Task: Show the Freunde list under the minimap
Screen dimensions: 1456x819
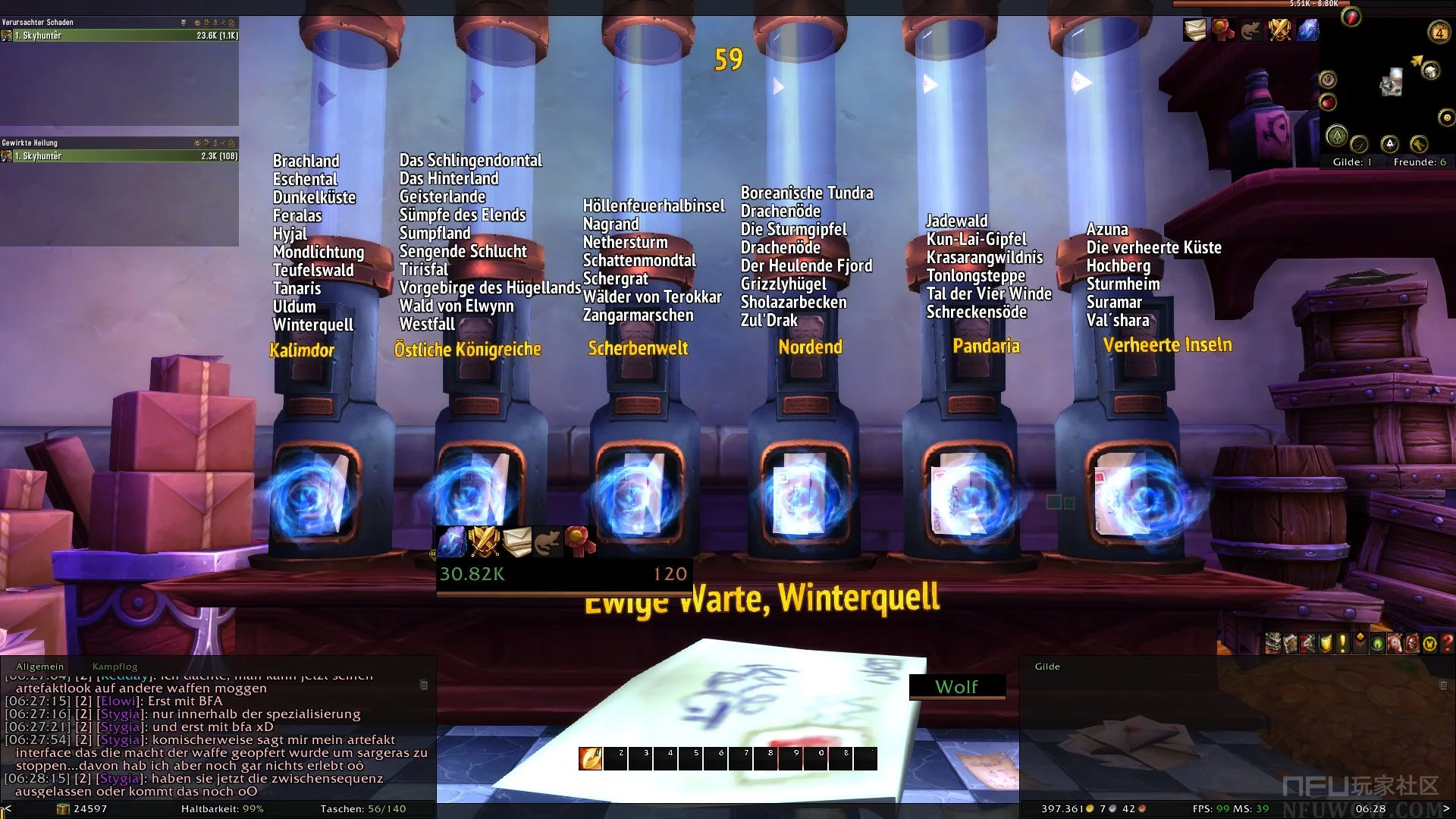Action: (x=1420, y=162)
